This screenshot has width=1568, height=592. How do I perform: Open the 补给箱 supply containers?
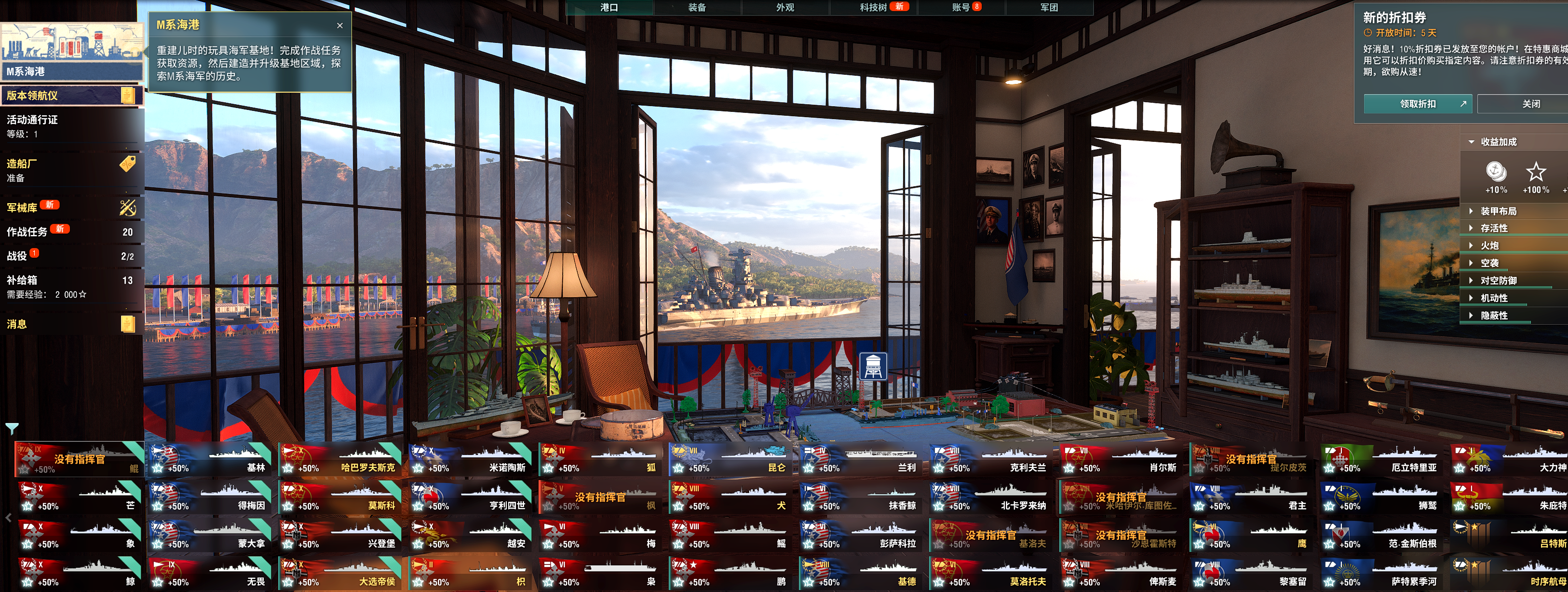(x=70, y=287)
